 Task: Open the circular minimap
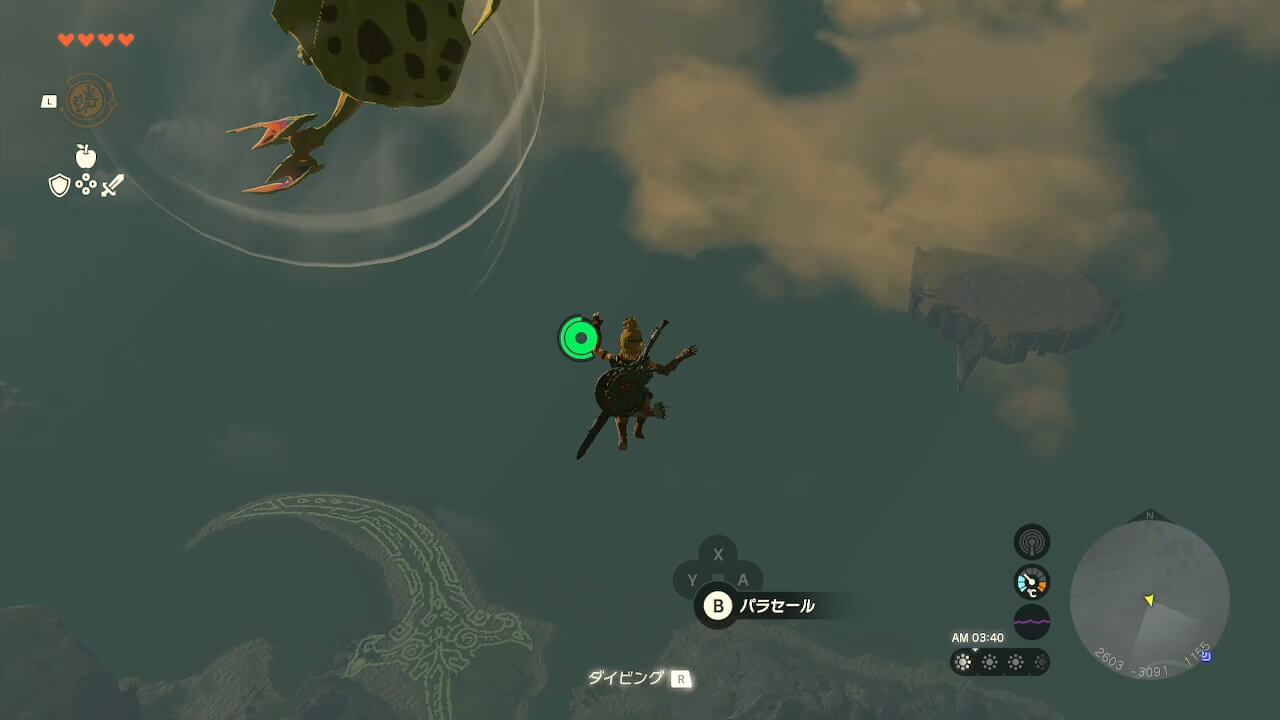click(1149, 599)
